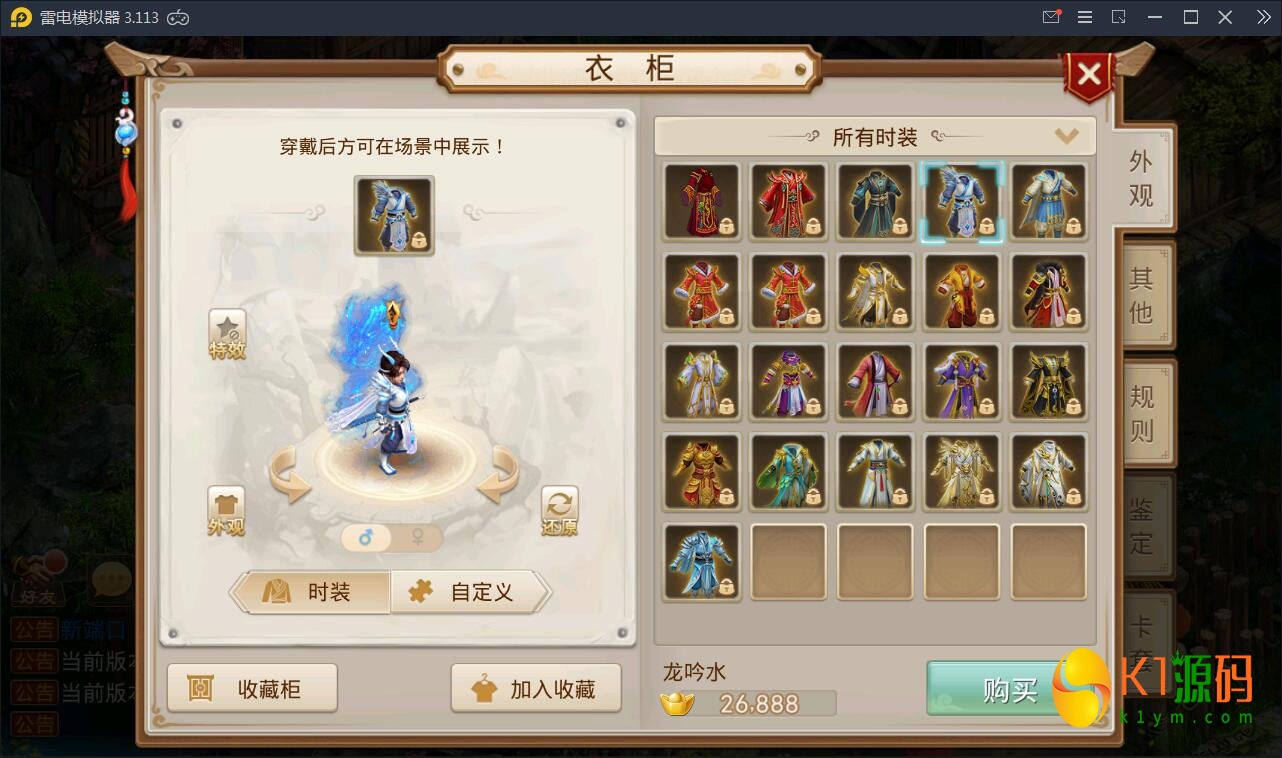1282x758 pixels.
Task: Click 加入收藏 to add outfit to favorites
Action: (536, 687)
